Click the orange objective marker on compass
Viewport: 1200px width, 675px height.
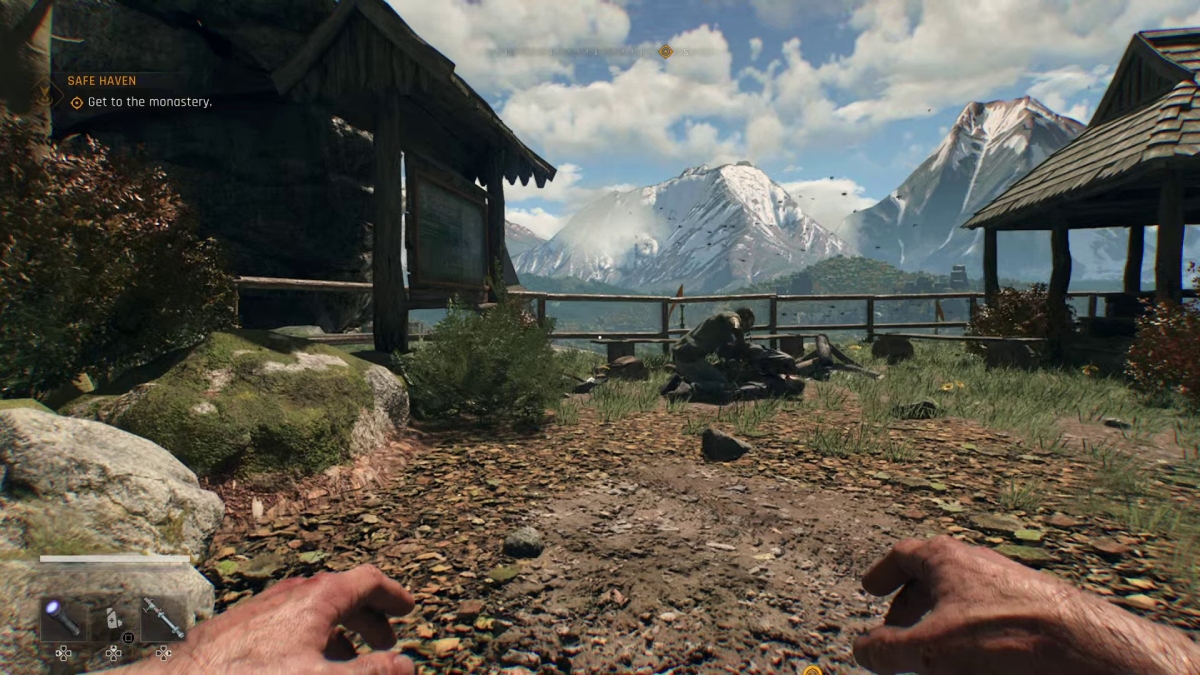click(x=665, y=51)
